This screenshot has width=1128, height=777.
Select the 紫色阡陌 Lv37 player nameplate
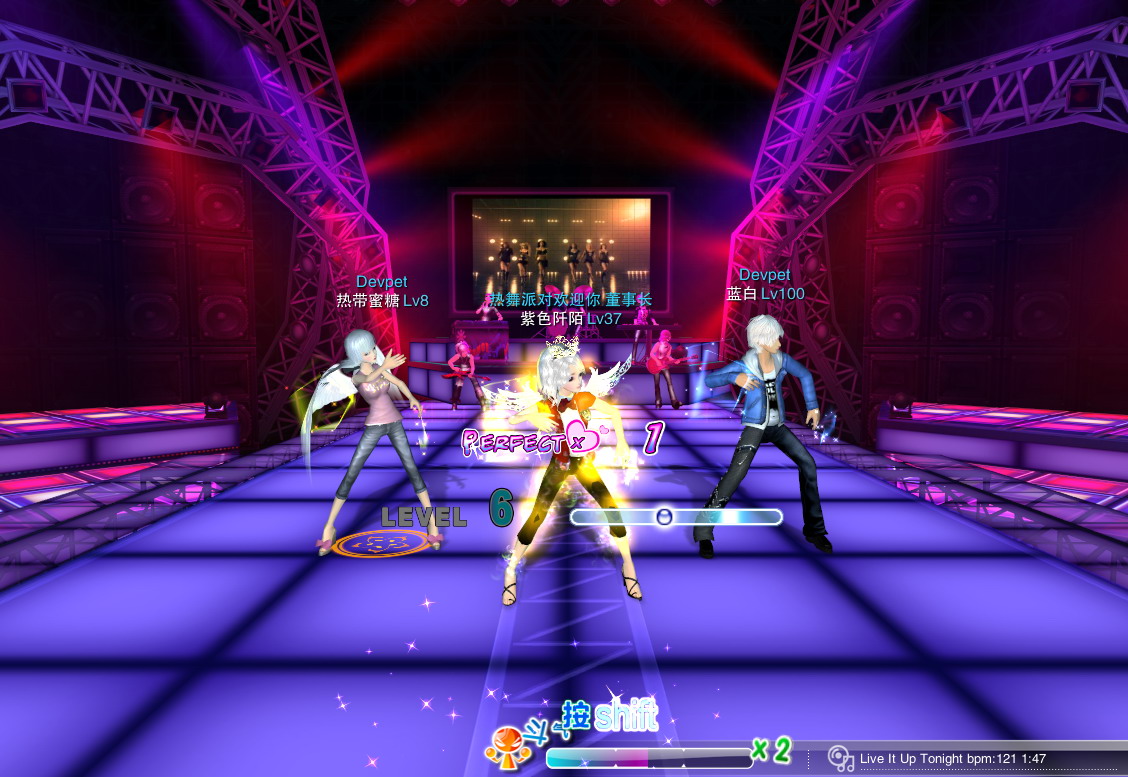pos(570,319)
